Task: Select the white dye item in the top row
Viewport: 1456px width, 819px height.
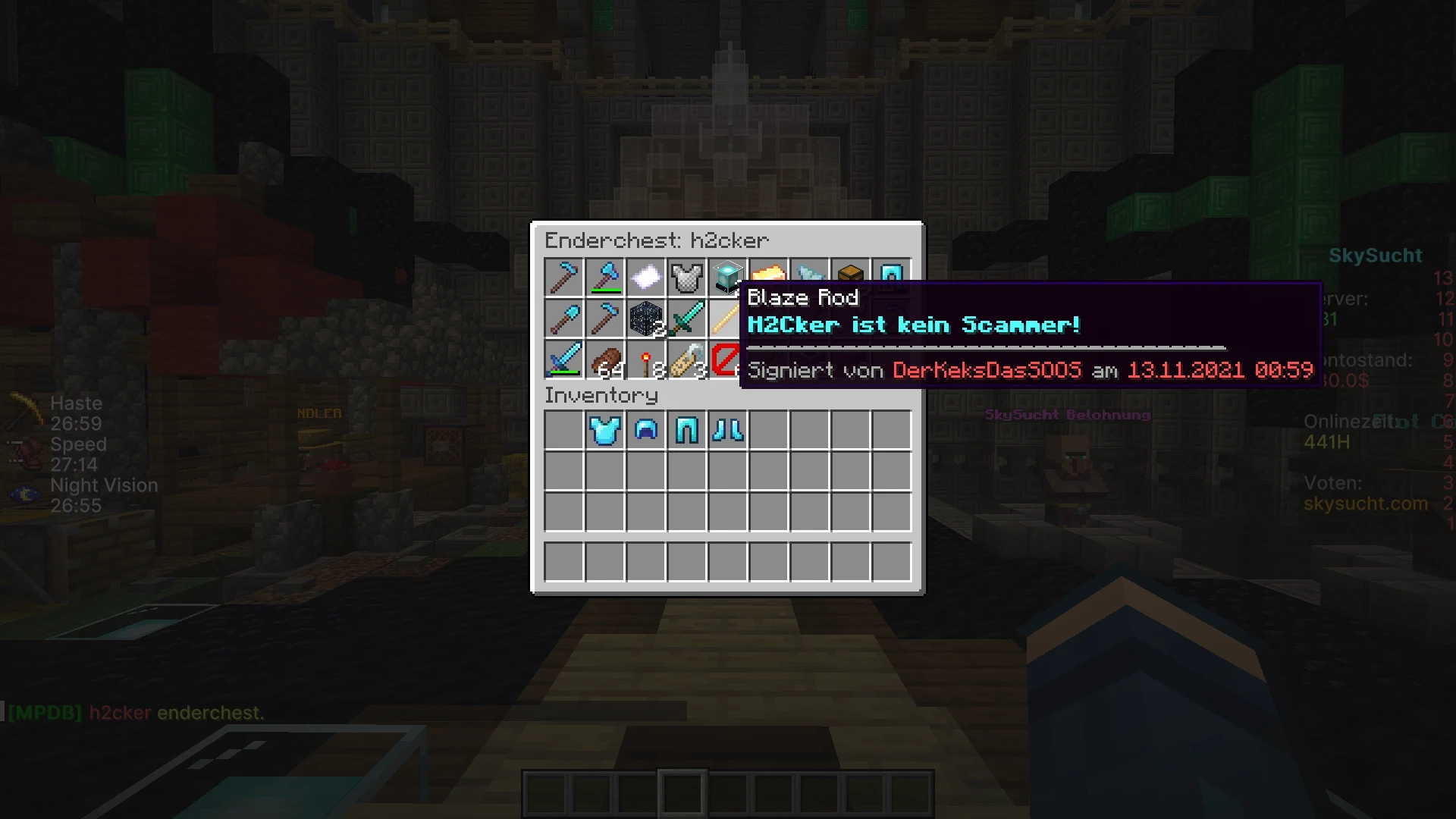Action: tap(645, 278)
